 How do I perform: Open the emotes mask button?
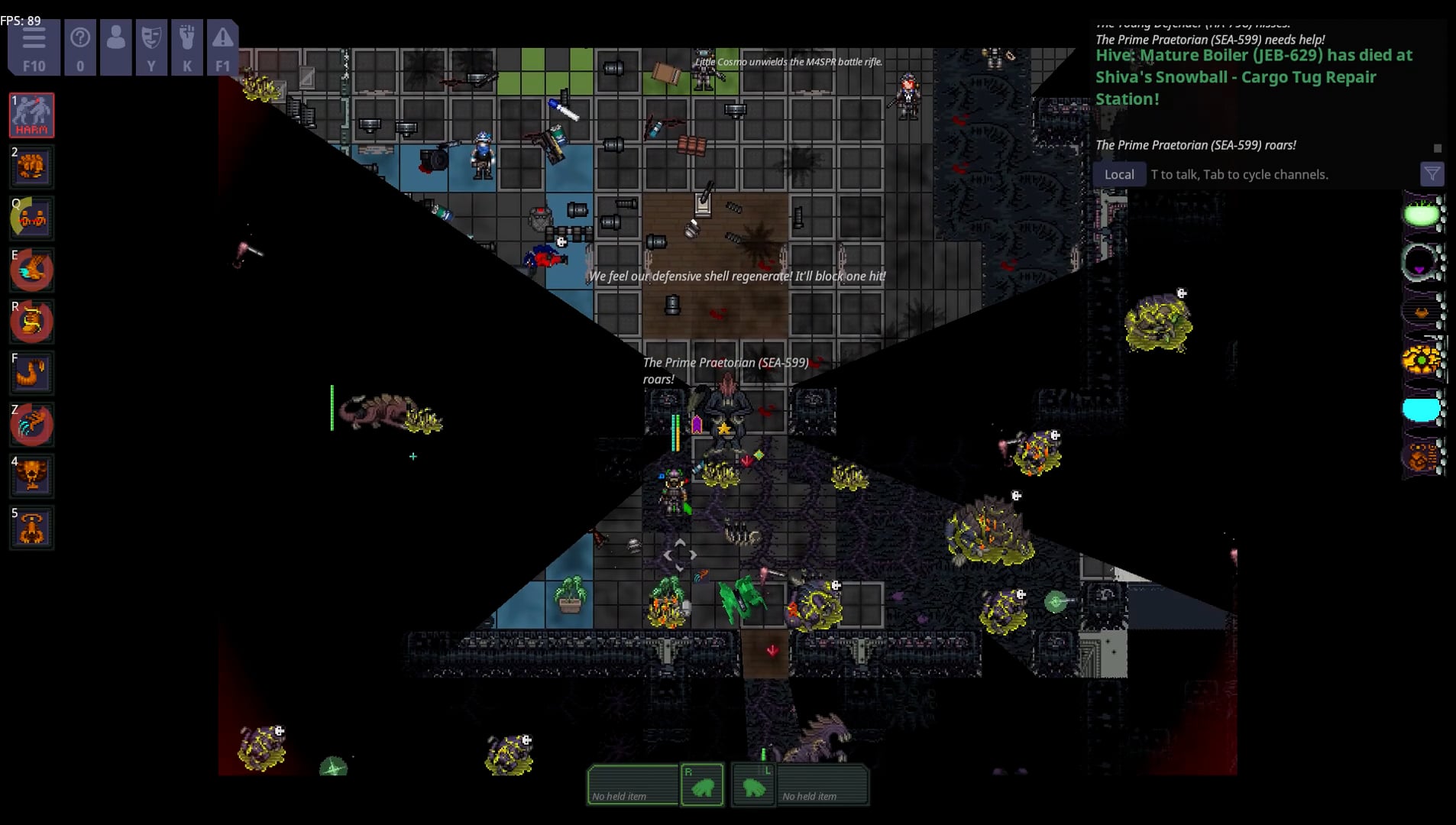point(151,47)
